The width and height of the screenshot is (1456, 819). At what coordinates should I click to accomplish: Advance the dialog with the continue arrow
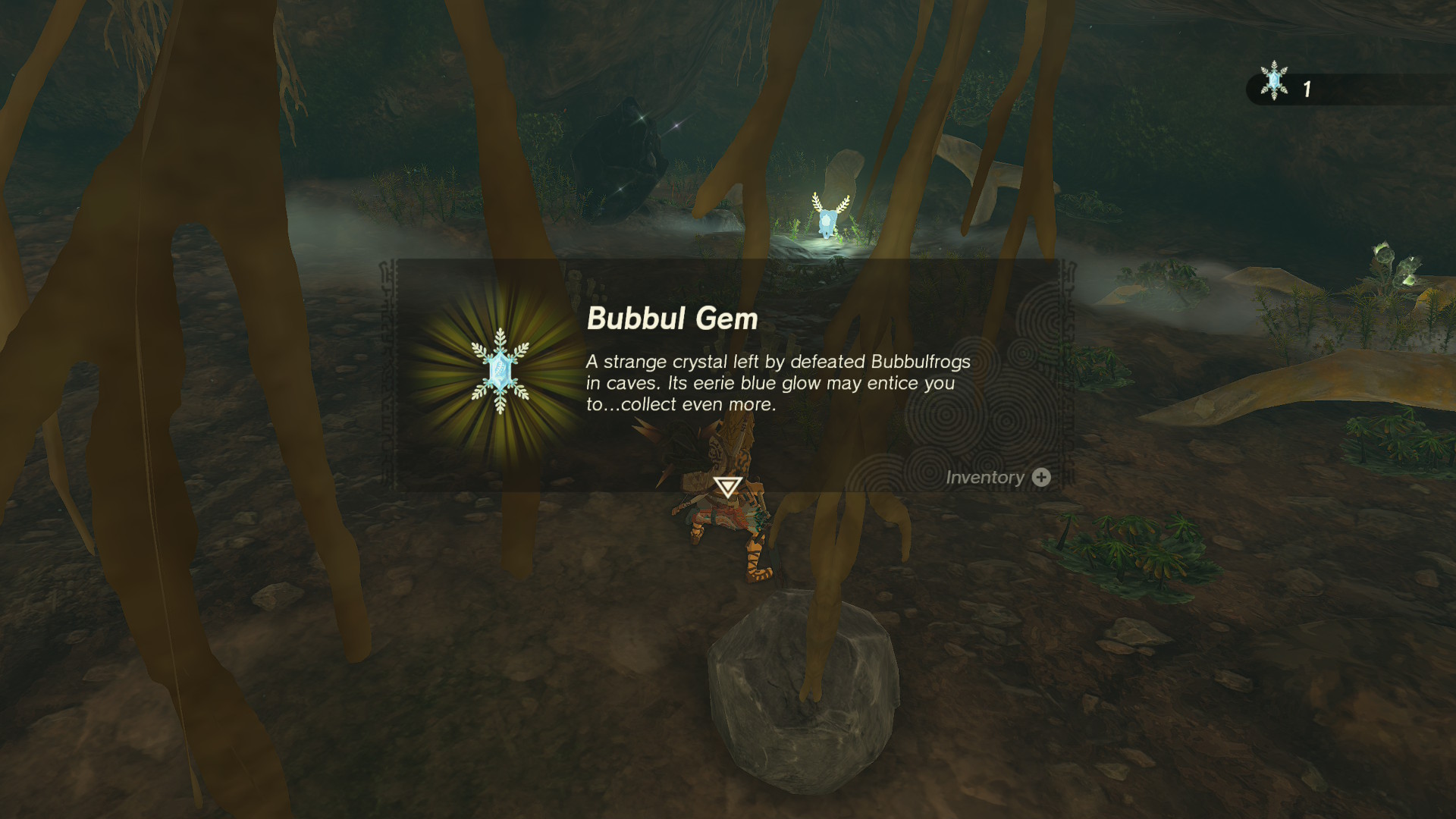click(x=728, y=486)
